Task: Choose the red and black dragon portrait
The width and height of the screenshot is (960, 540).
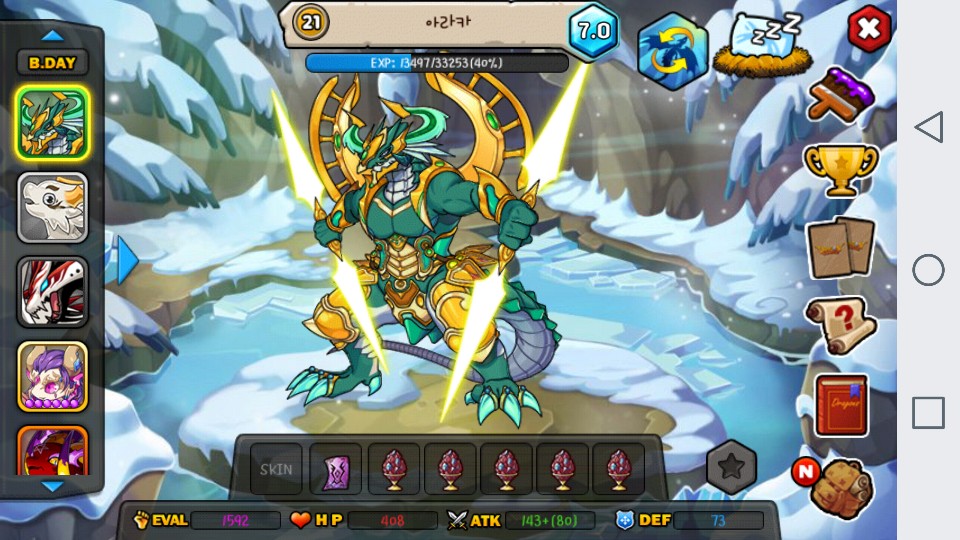Action: pyautogui.click(x=52, y=292)
